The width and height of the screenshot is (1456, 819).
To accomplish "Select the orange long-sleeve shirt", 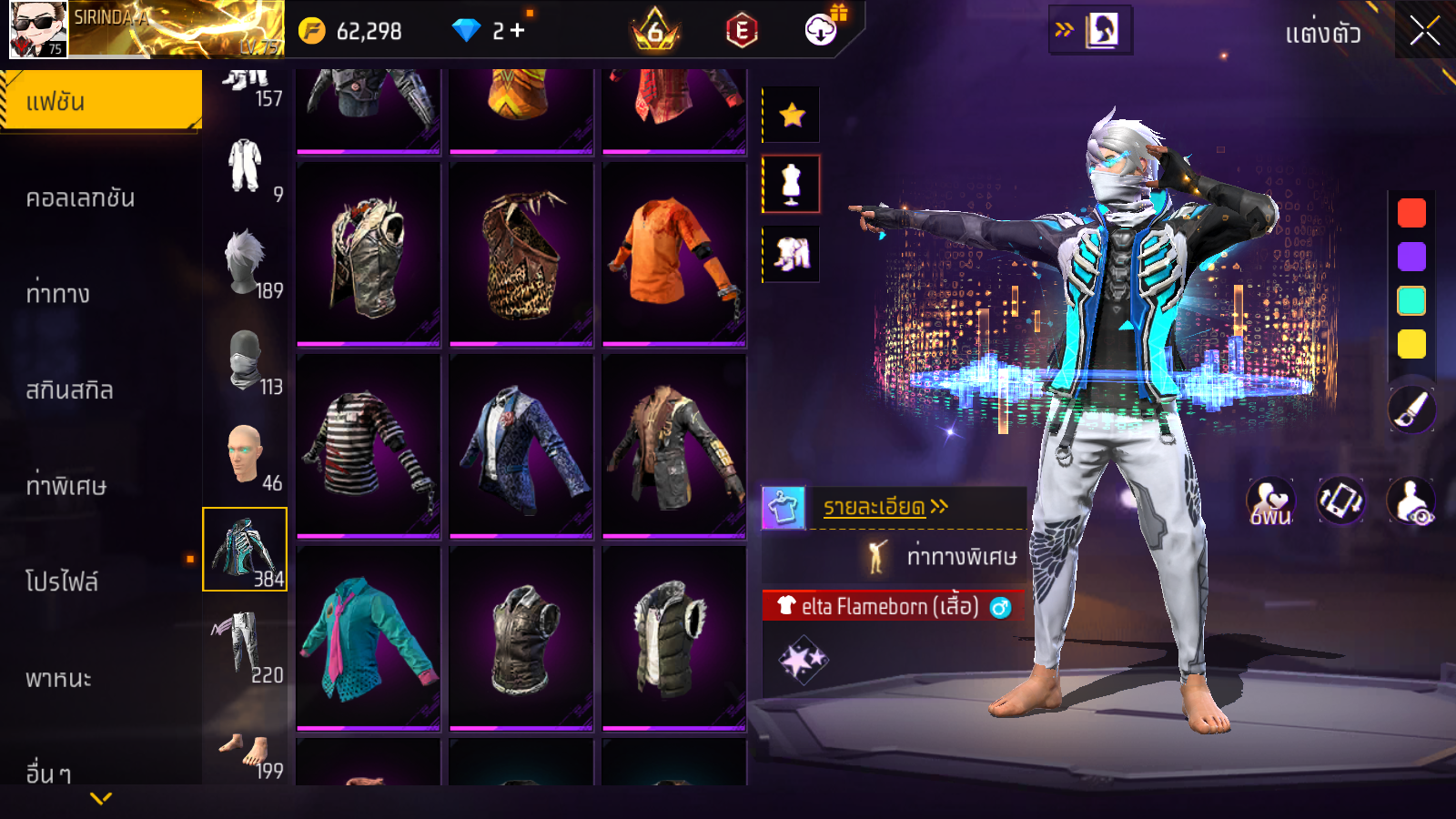I will click(x=673, y=253).
